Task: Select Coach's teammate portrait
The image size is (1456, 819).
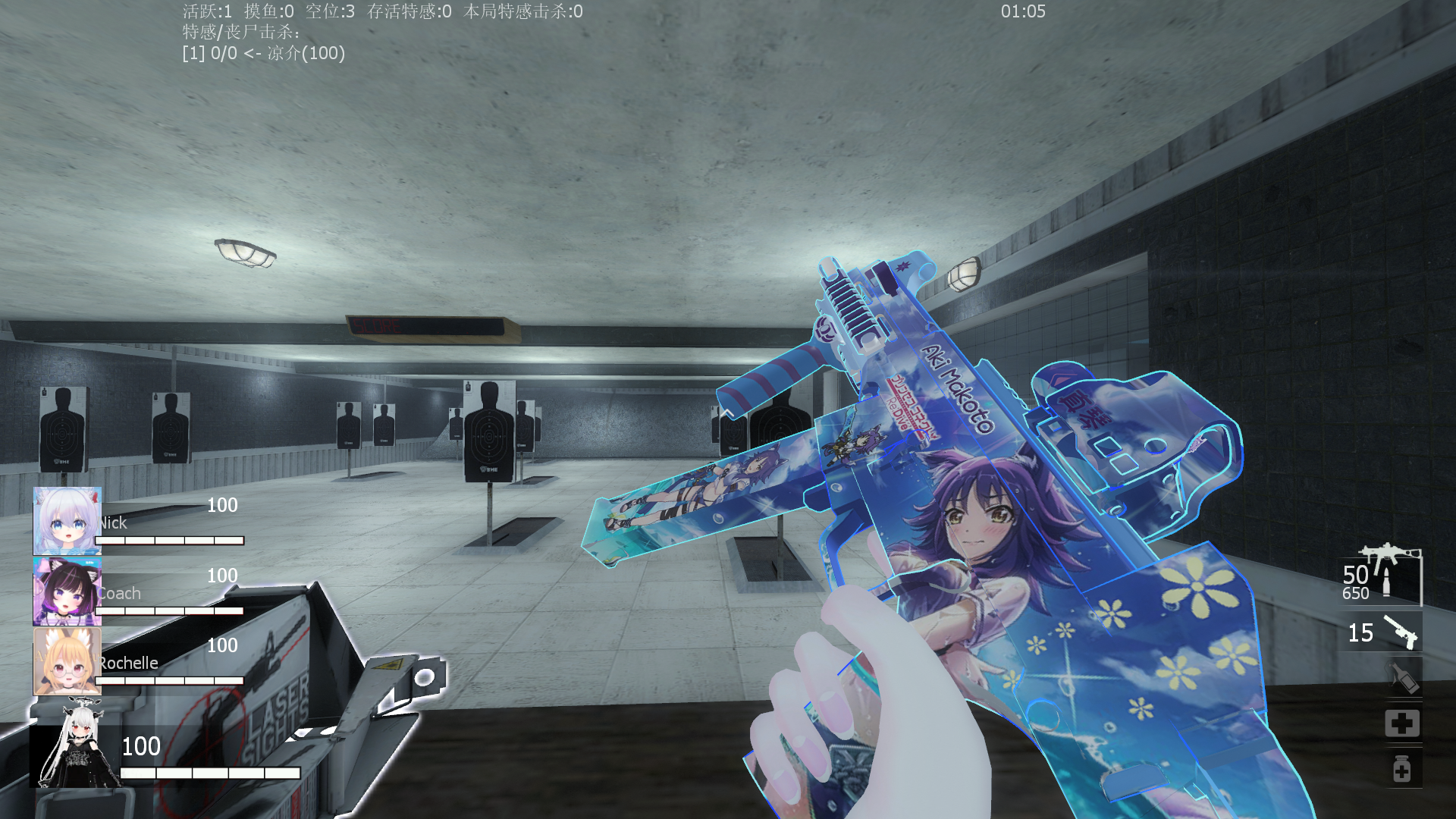Action: (67, 591)
